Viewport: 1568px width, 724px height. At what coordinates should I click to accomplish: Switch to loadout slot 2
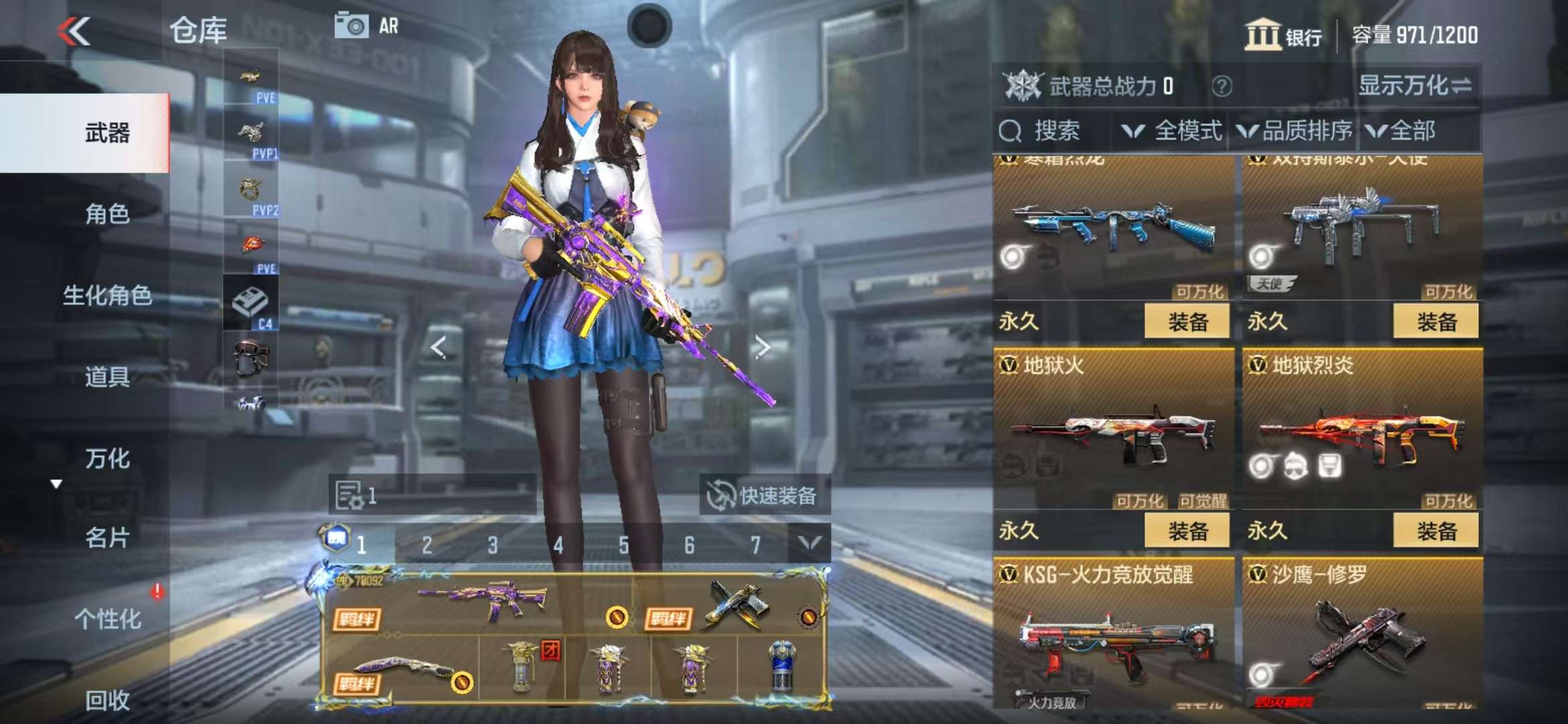pyautogui.click(x=427, y=545)
